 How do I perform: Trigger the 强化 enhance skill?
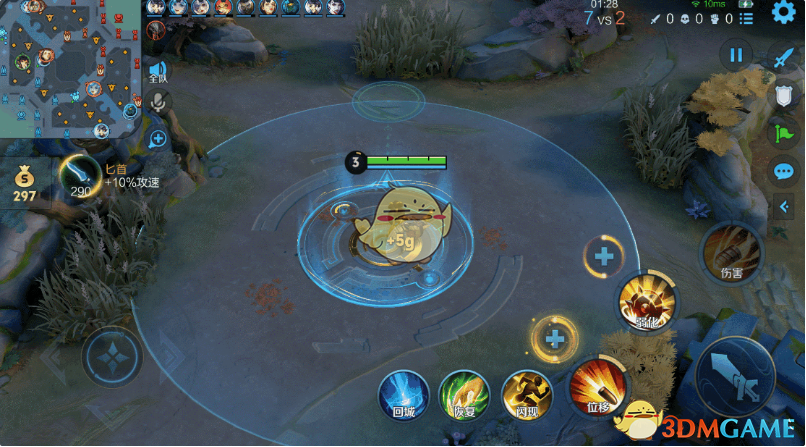point(646,301)
